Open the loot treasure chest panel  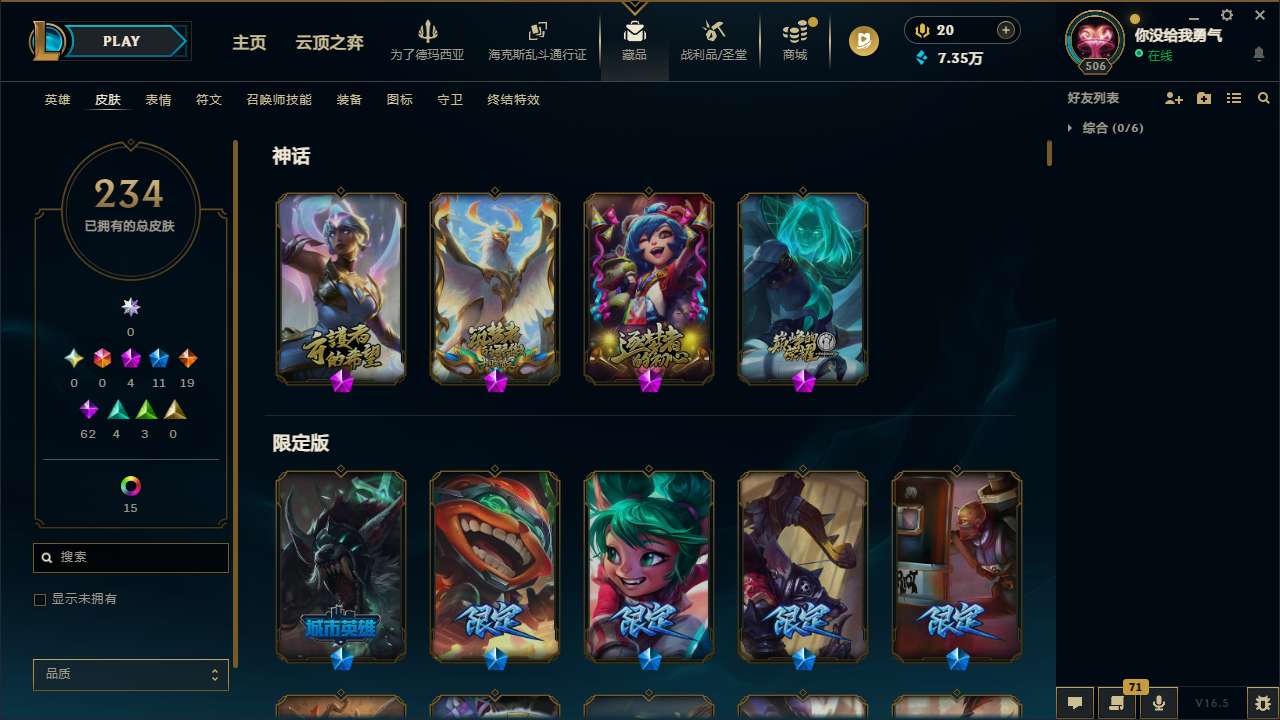tap(713, 40)
